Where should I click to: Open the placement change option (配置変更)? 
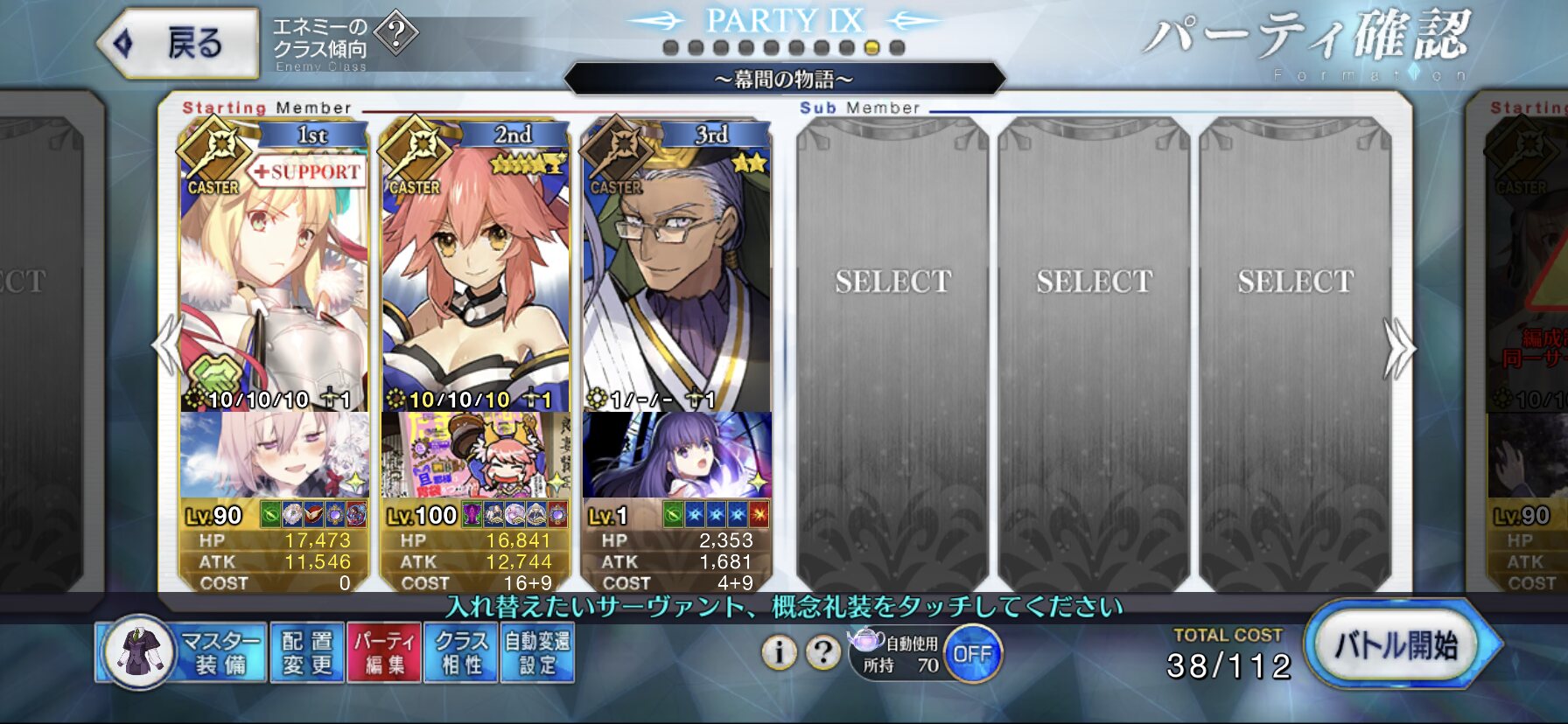coord(307,653)
